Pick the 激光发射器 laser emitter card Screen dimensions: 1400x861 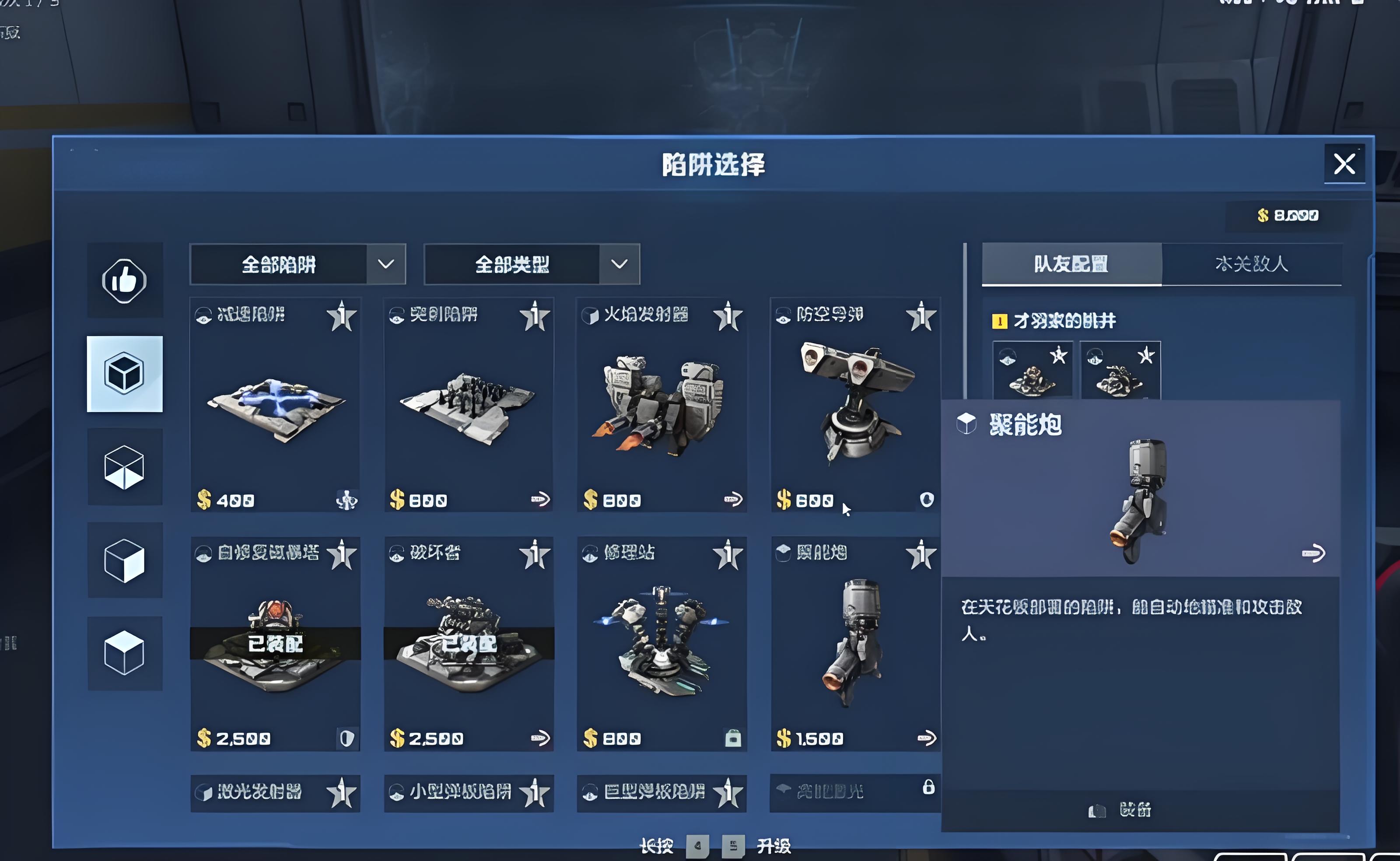(275, 793)
